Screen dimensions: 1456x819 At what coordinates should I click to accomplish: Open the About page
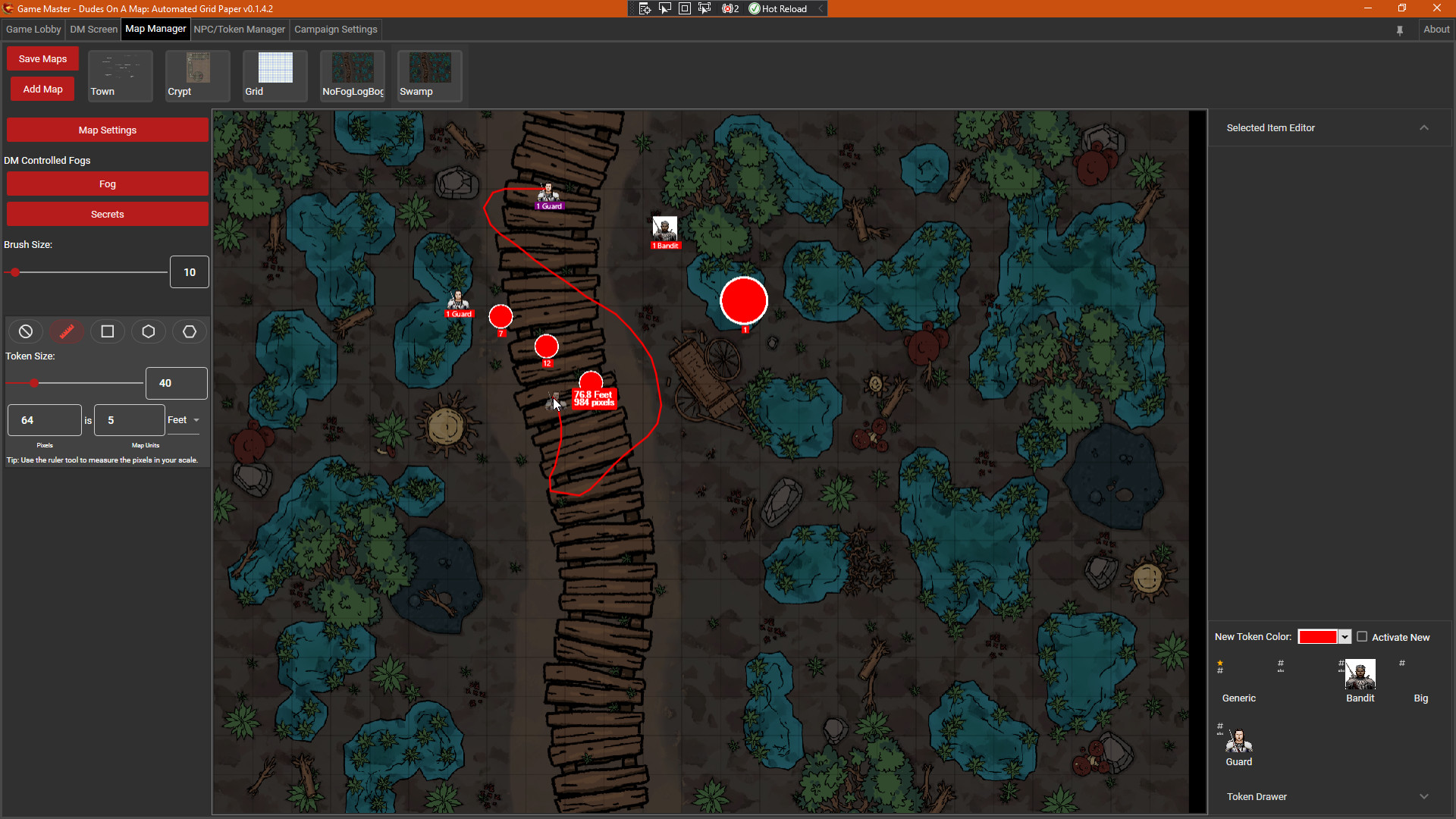click(1436, 30)
